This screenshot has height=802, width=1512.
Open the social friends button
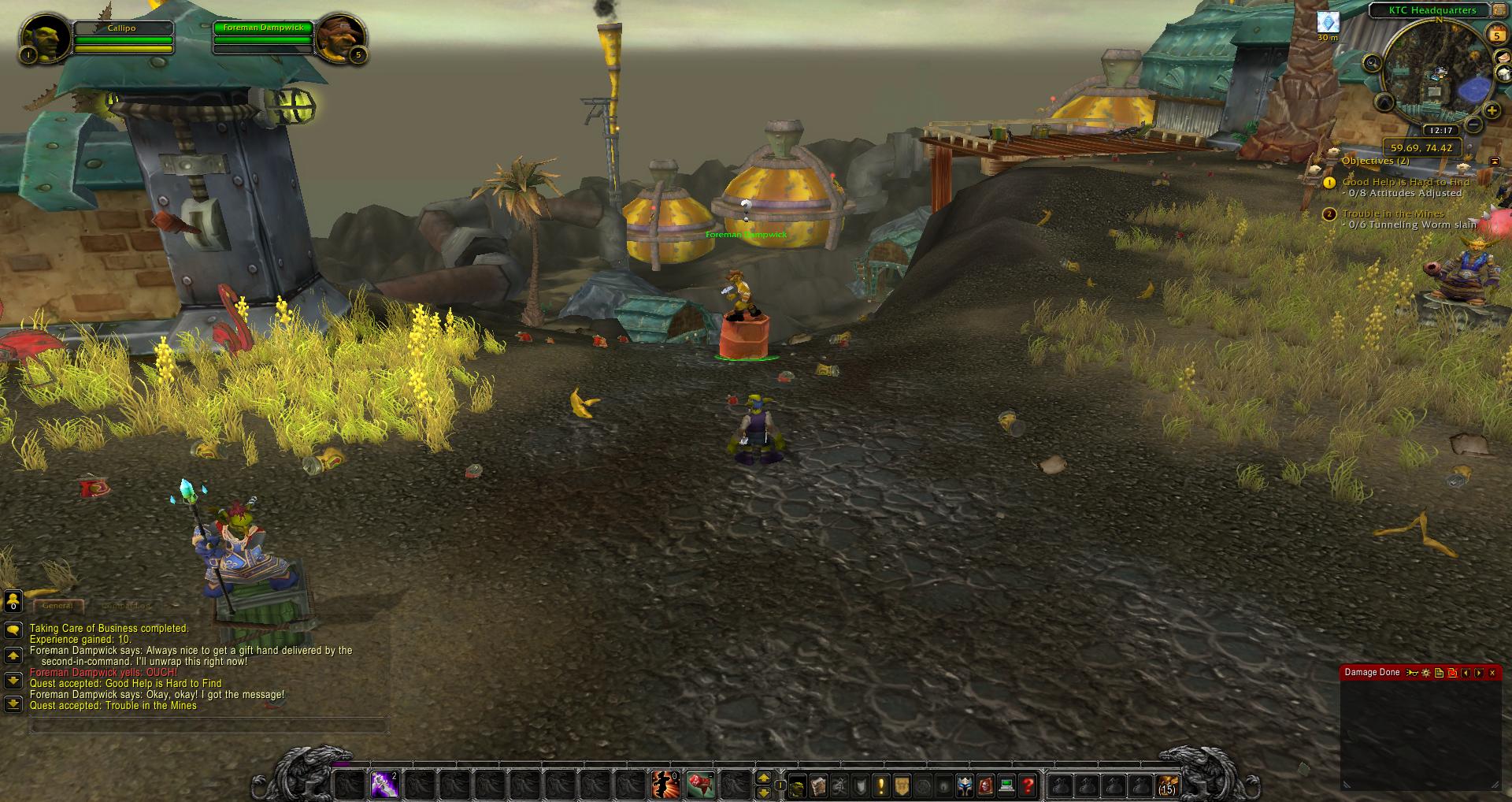coord(13,602)
